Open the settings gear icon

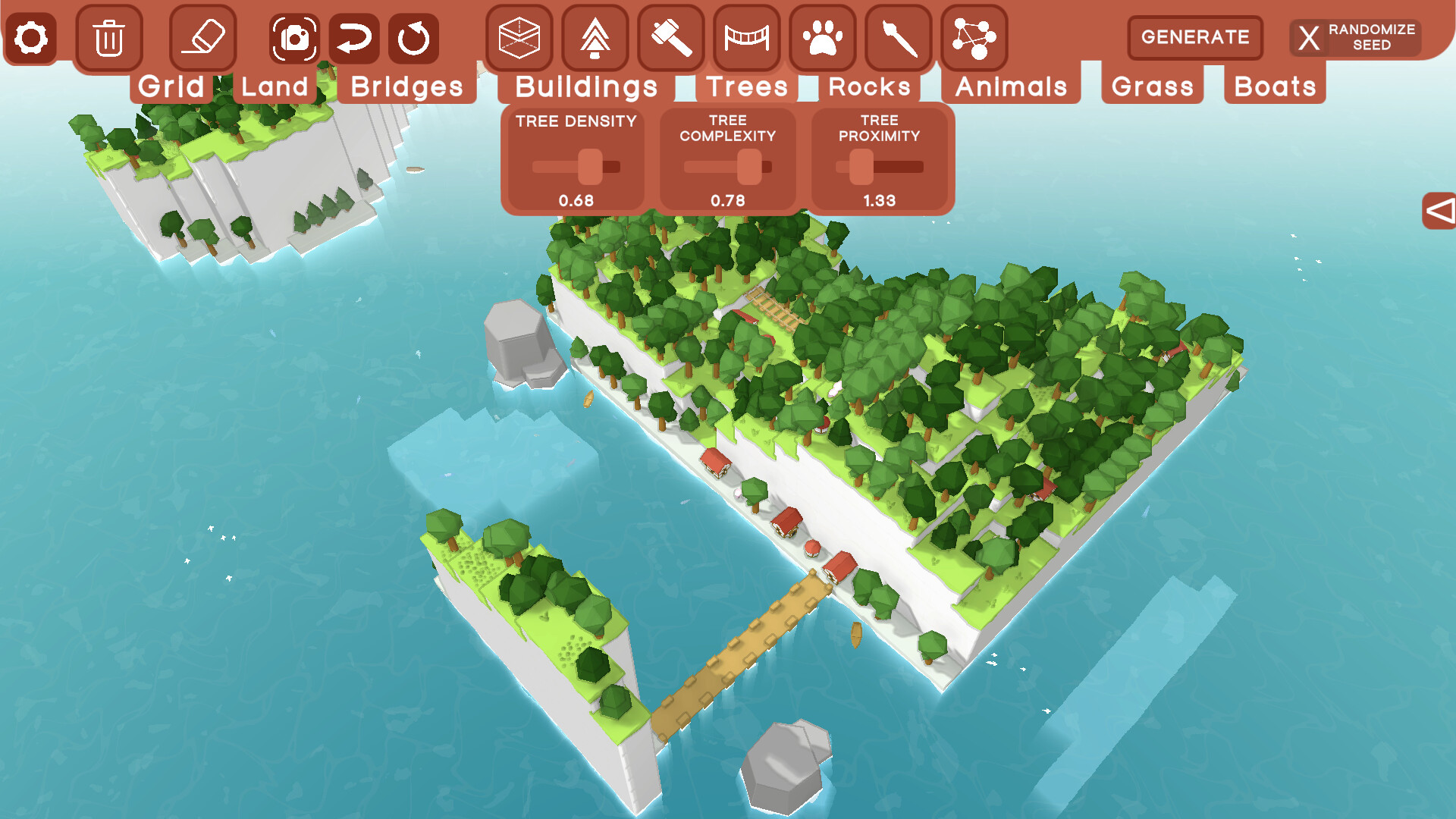coord(30,37)
